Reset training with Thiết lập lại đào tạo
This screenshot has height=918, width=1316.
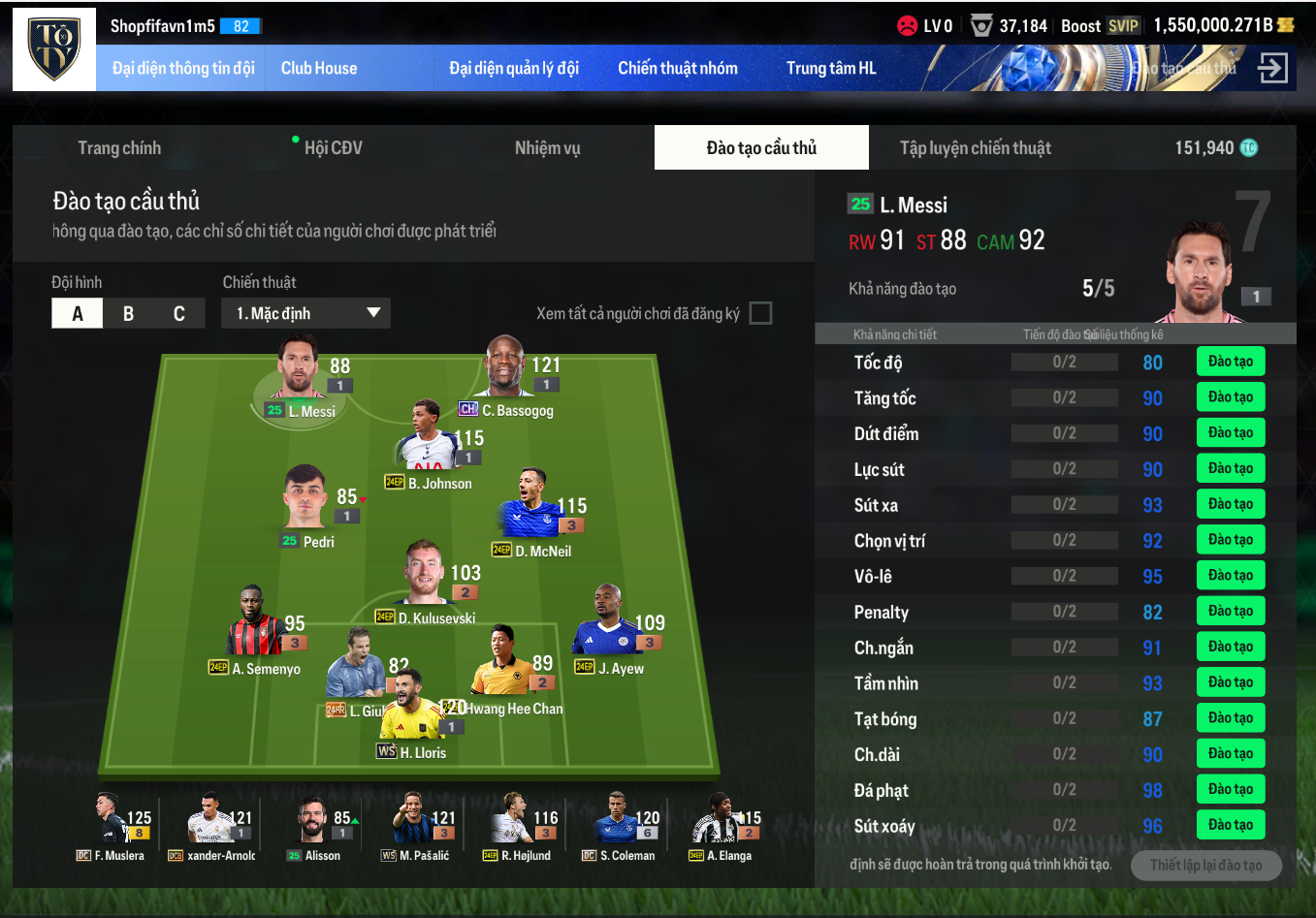click(x=1205, y=865)
